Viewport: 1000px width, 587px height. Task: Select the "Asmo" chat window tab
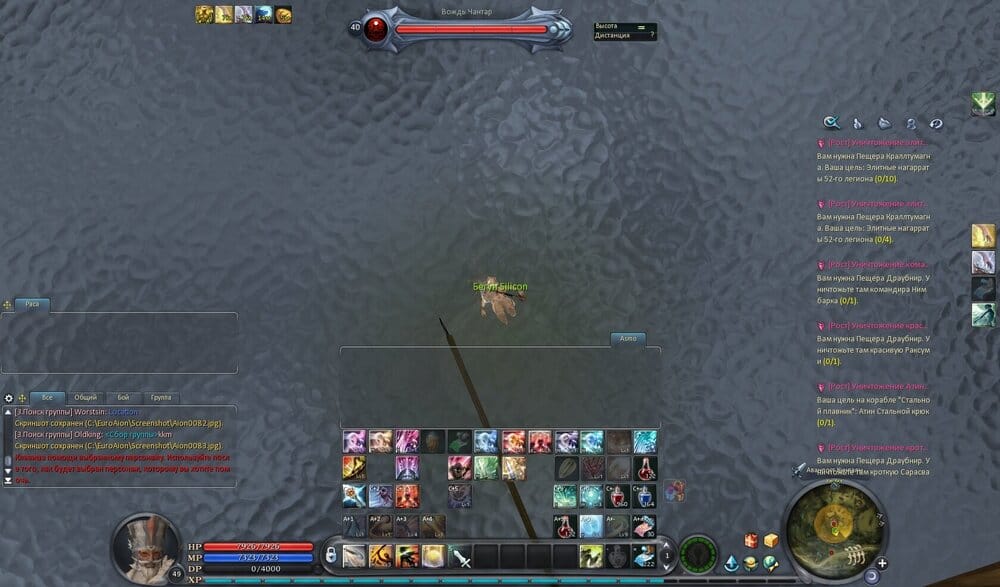click(628, 339)
